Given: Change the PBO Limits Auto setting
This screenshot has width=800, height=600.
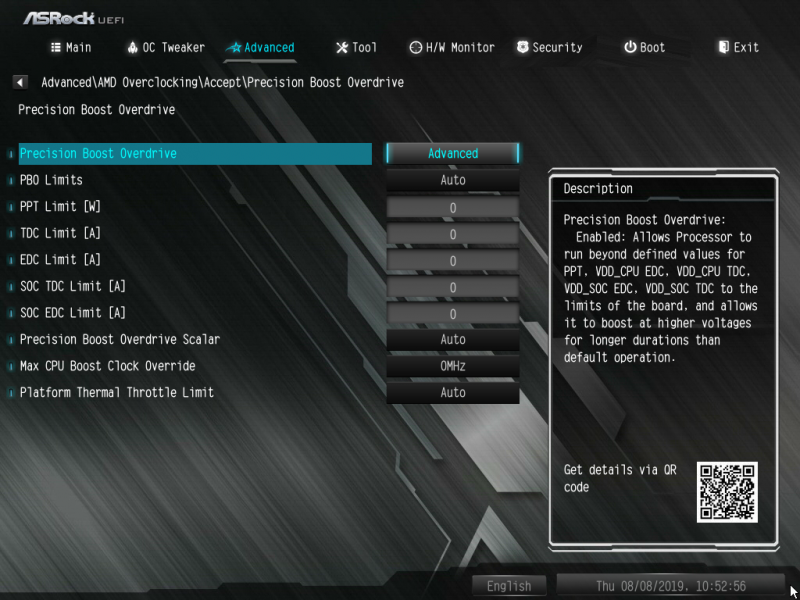Looking at the screenshot, I should click(453, 180).
